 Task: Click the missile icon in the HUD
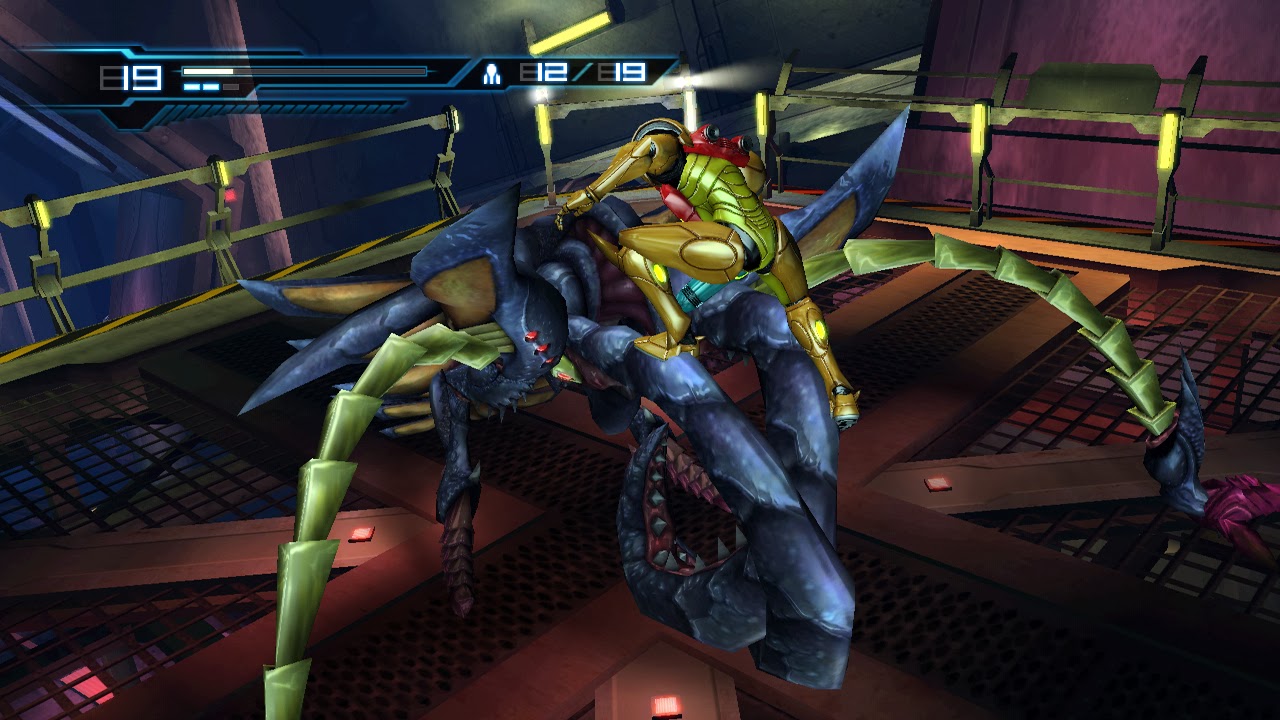tap(491, 74)
